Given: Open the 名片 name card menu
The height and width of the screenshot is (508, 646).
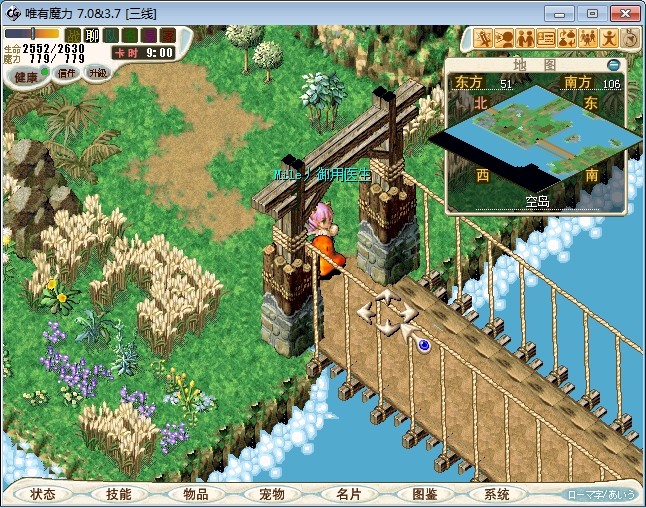Looking at the screenshot, I should point(347,494).
